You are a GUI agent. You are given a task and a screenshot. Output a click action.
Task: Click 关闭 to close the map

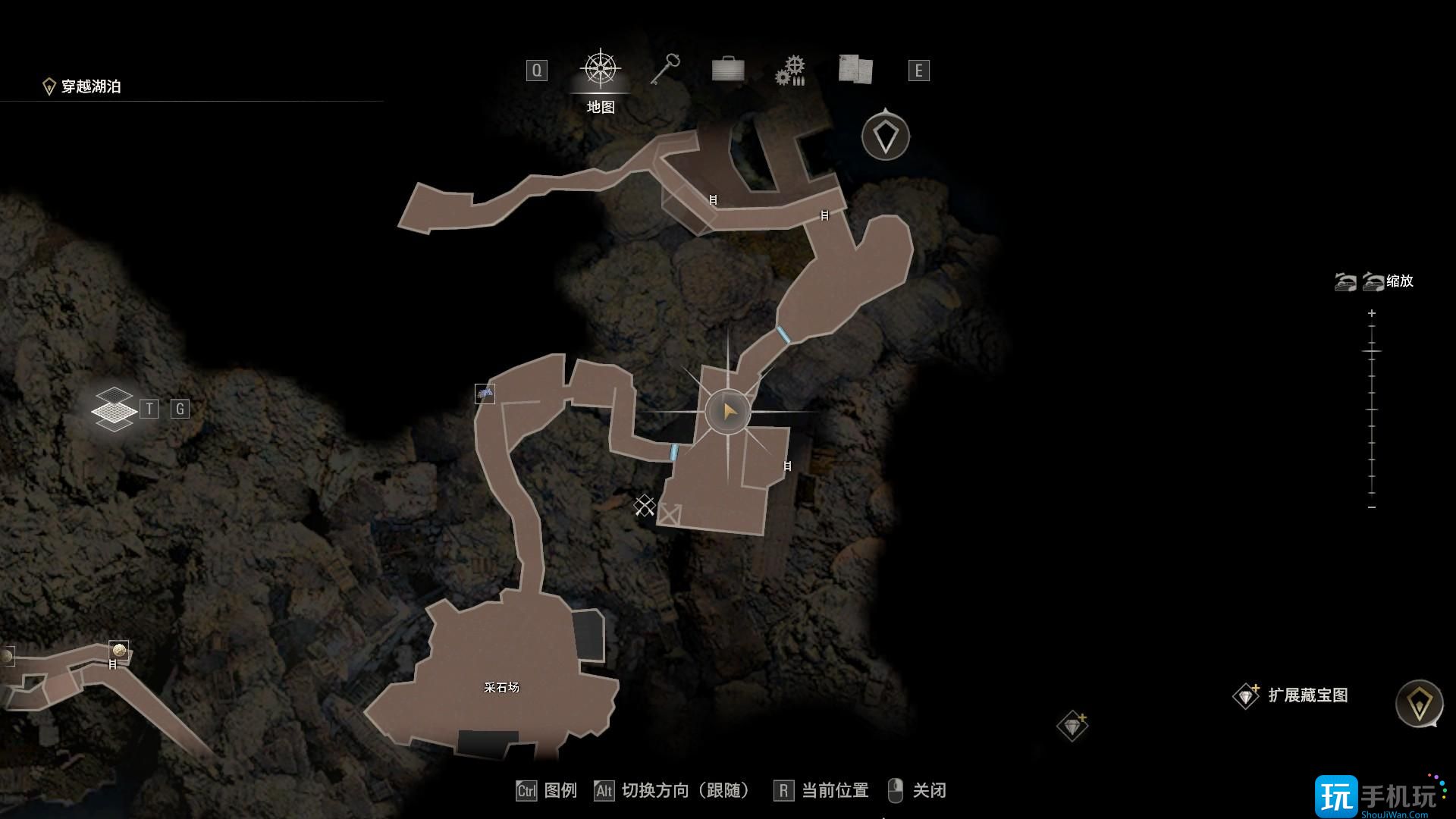928,791
